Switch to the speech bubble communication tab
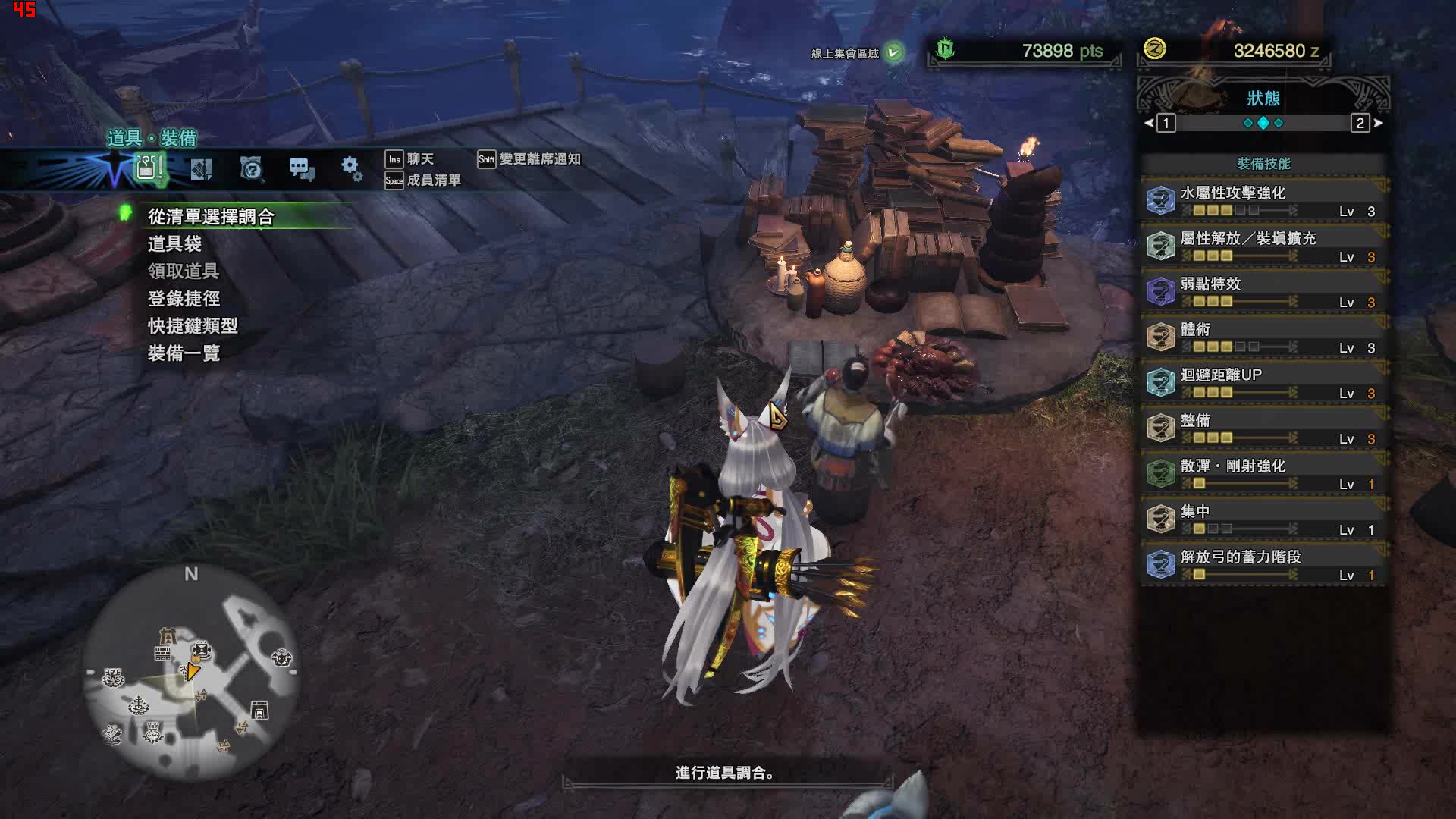 301,168
